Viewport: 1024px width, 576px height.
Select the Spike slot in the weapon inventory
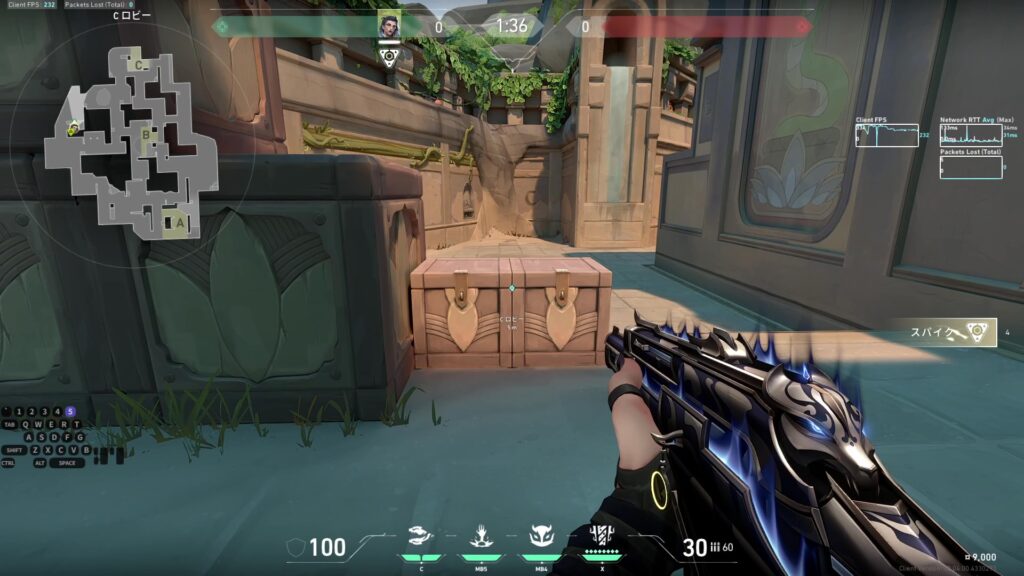[x=948, y=333]
